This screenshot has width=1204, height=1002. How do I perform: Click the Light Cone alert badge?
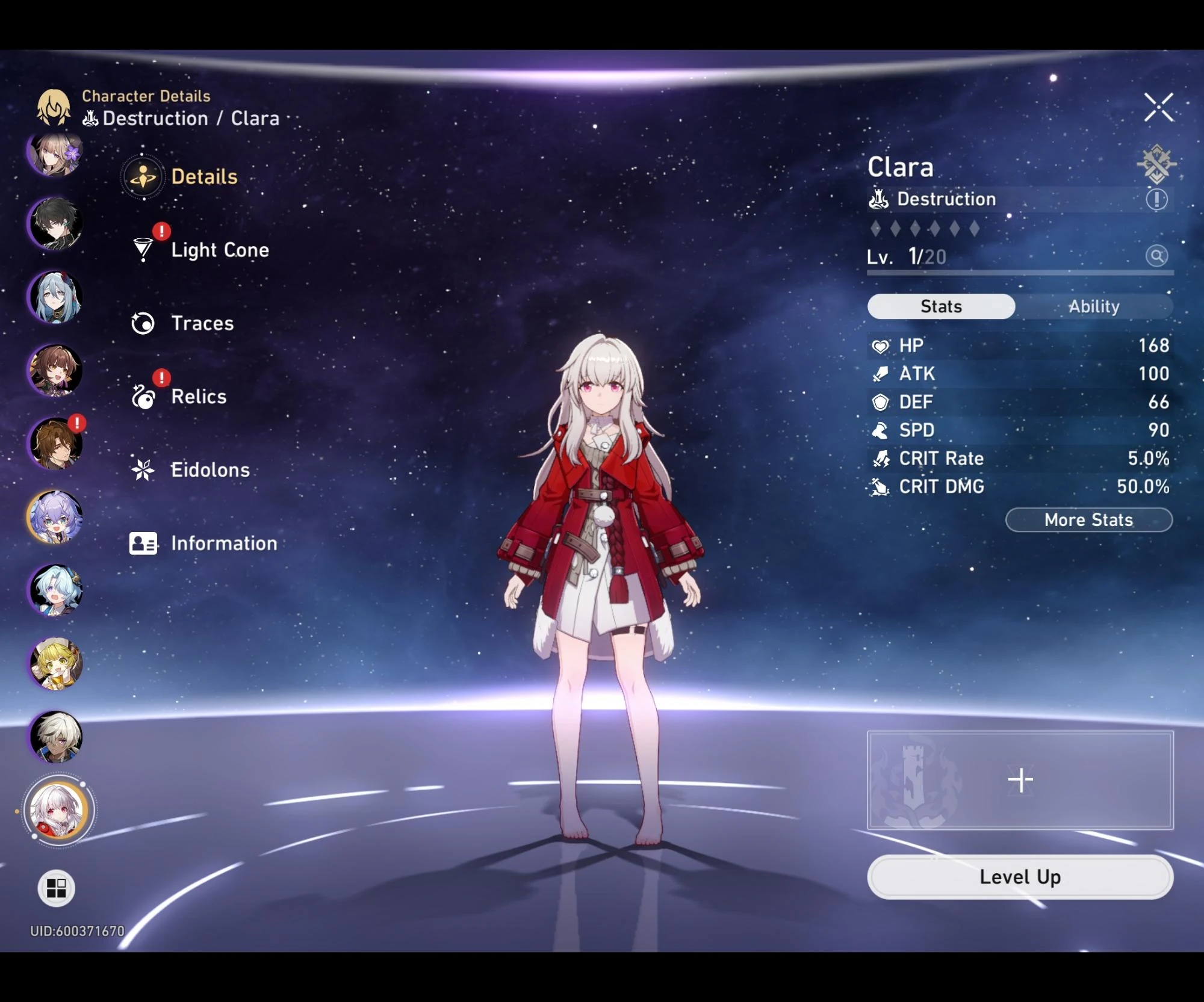[x=160, y=232]
